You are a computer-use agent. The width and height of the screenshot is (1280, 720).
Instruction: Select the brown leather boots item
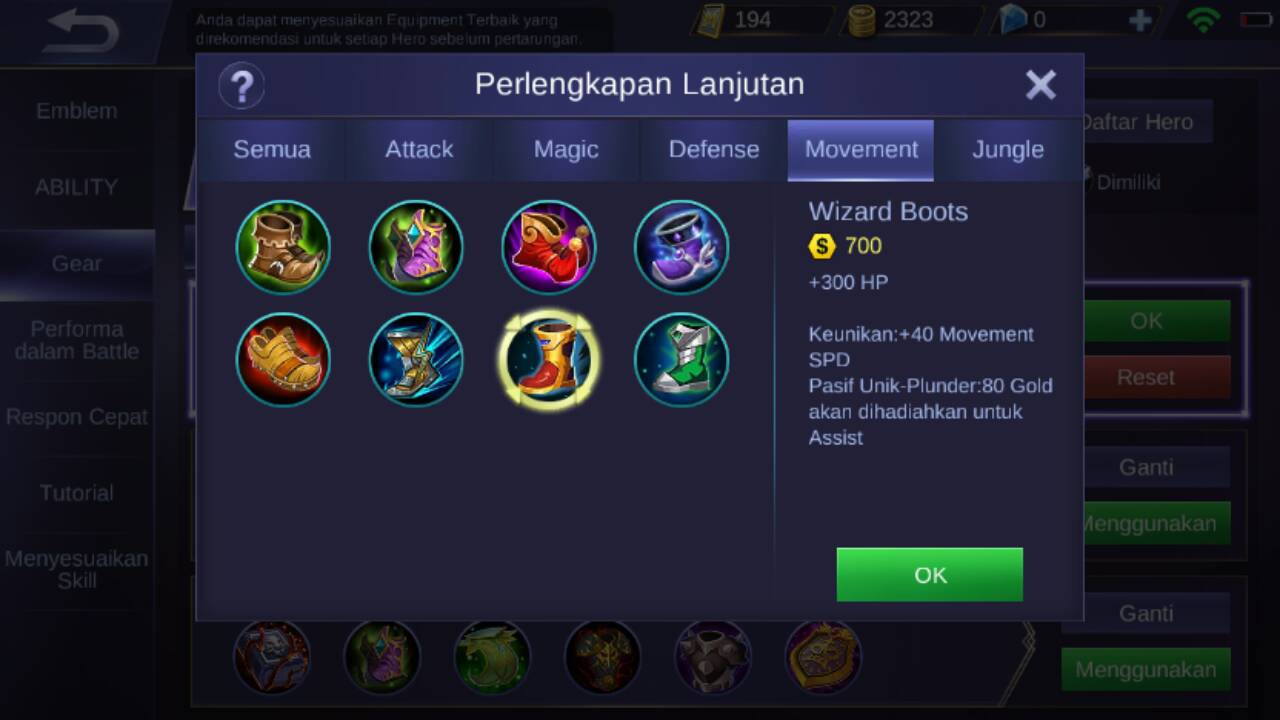(283, 247)
